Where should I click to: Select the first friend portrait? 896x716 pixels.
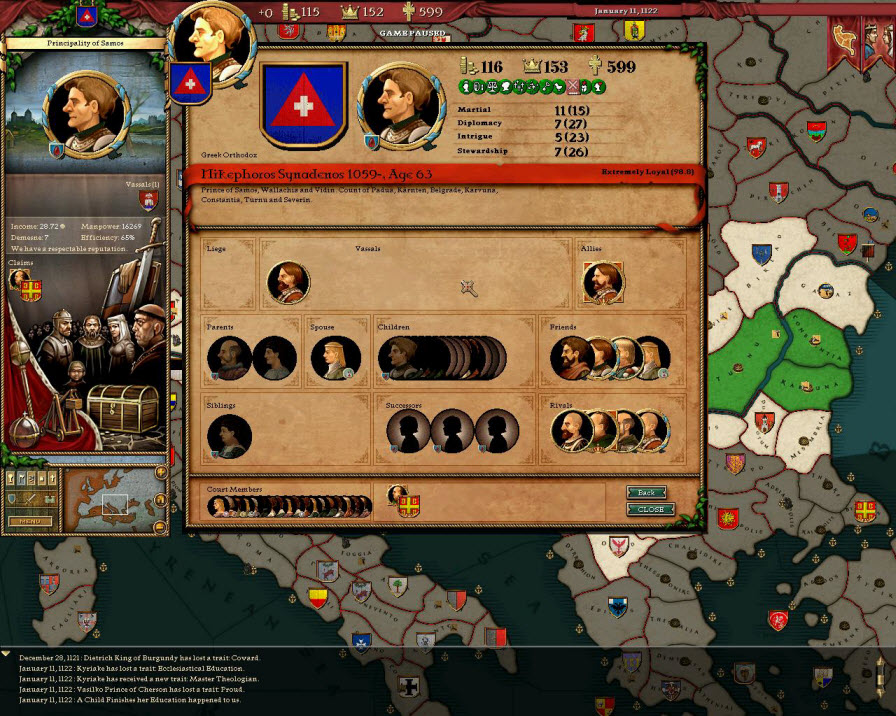pos(570,358)
